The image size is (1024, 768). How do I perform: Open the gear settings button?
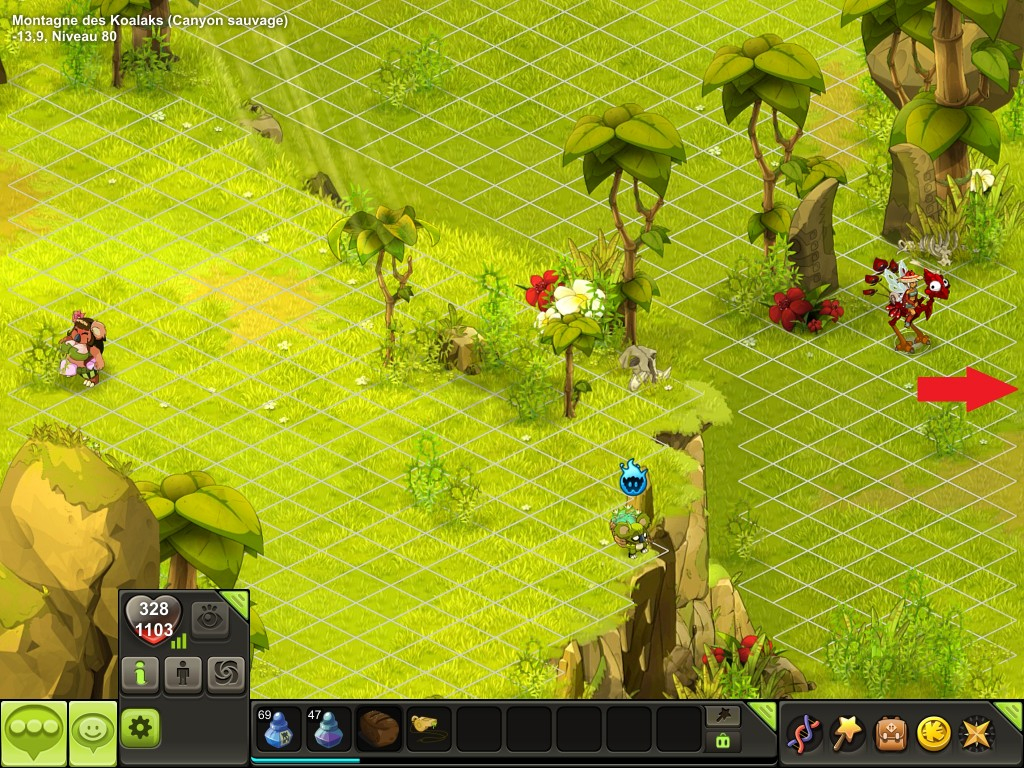click(x=140, y=728)
